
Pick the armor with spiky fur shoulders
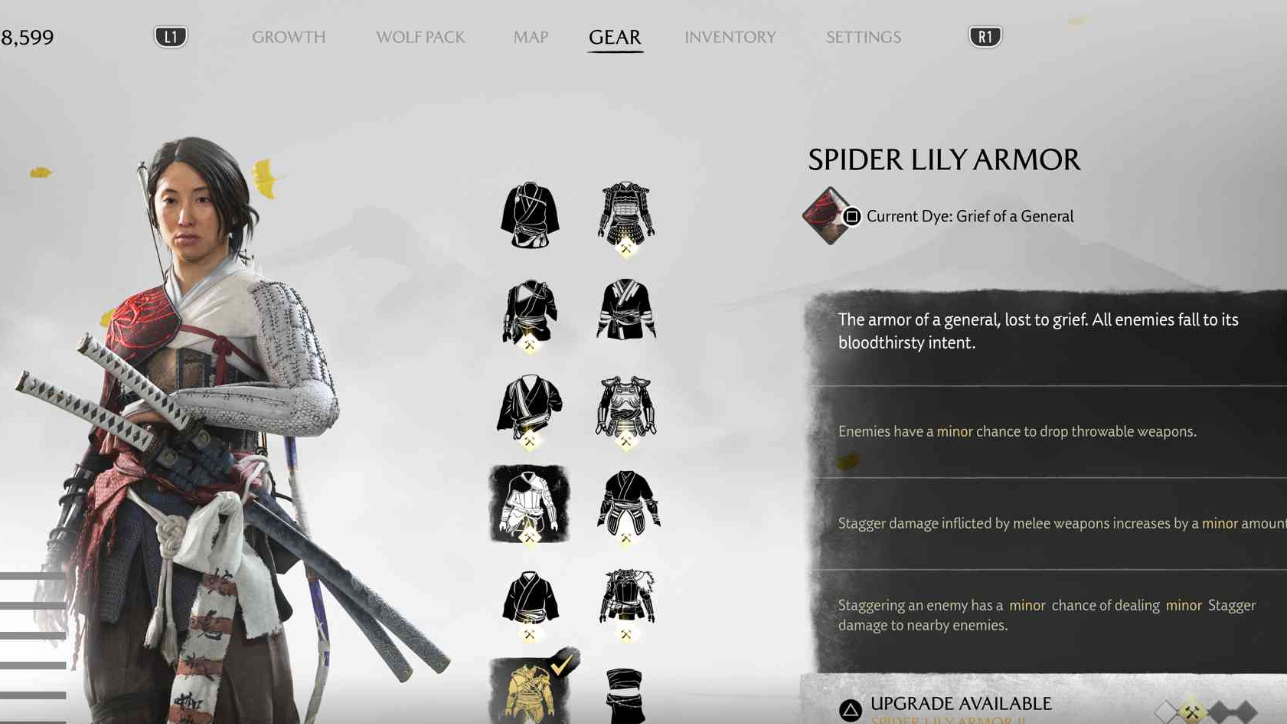point(626,598)
